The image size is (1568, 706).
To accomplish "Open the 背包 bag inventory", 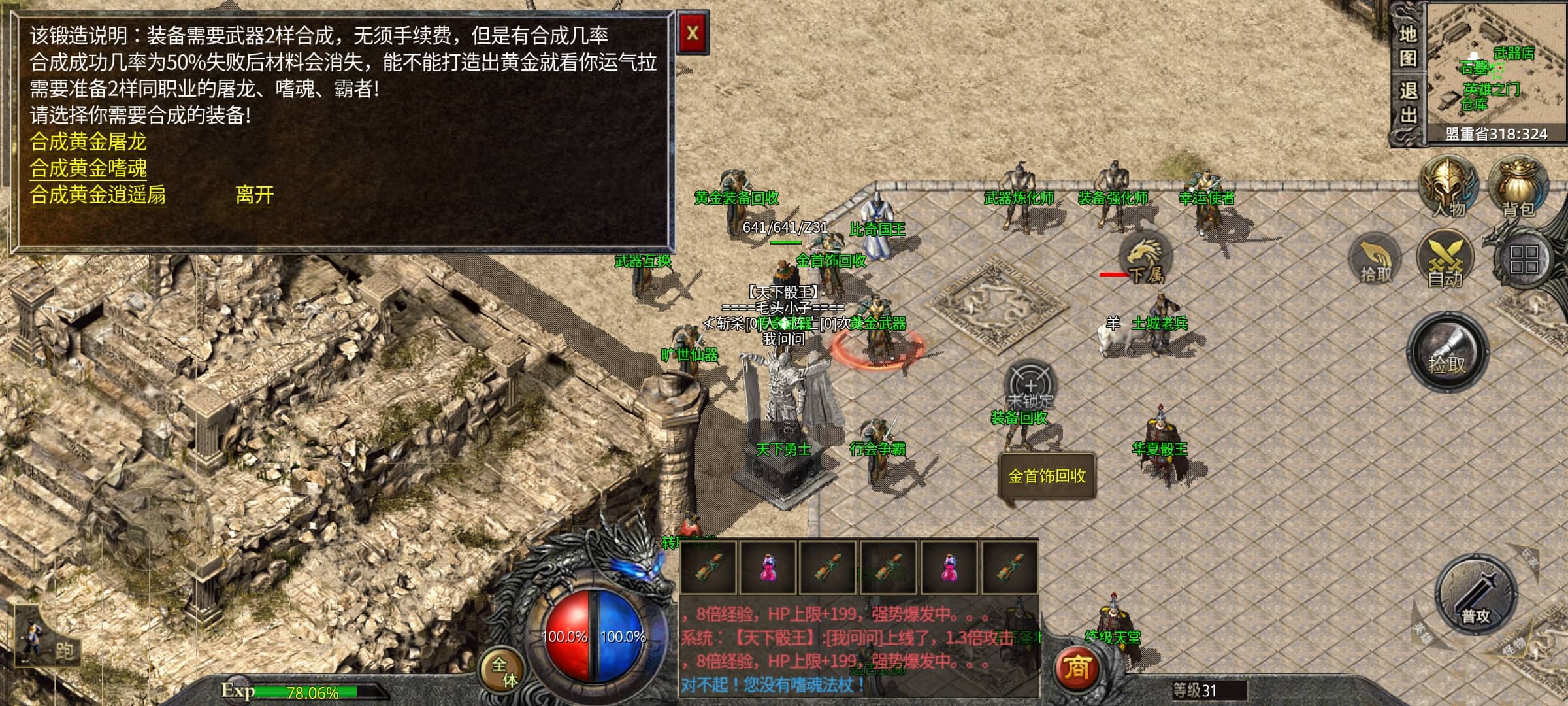I will tap(1518, 186).
